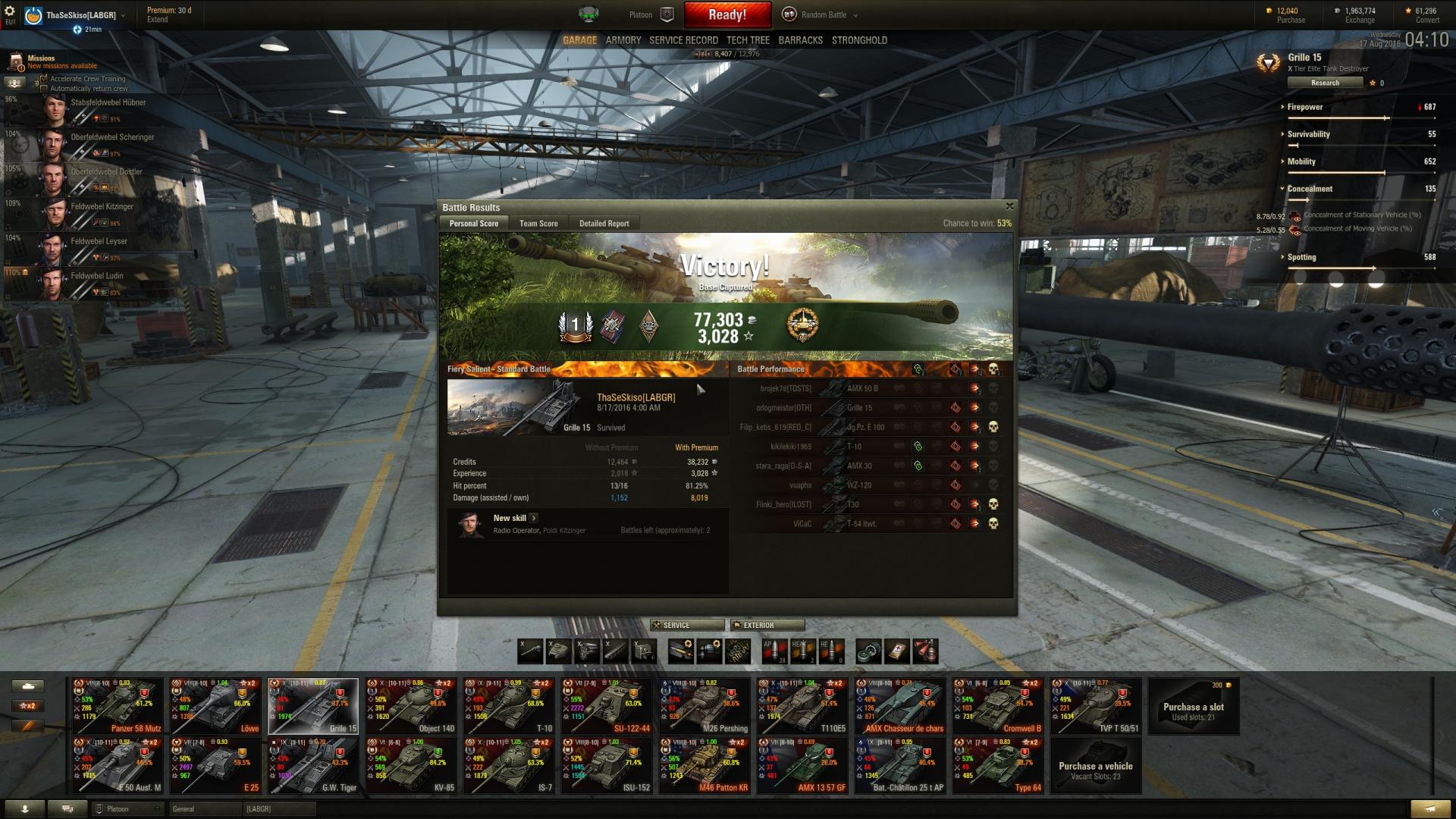1456x819 pixels.
Task: Purchase a slot in the garage
Action: coord(1193,707)
